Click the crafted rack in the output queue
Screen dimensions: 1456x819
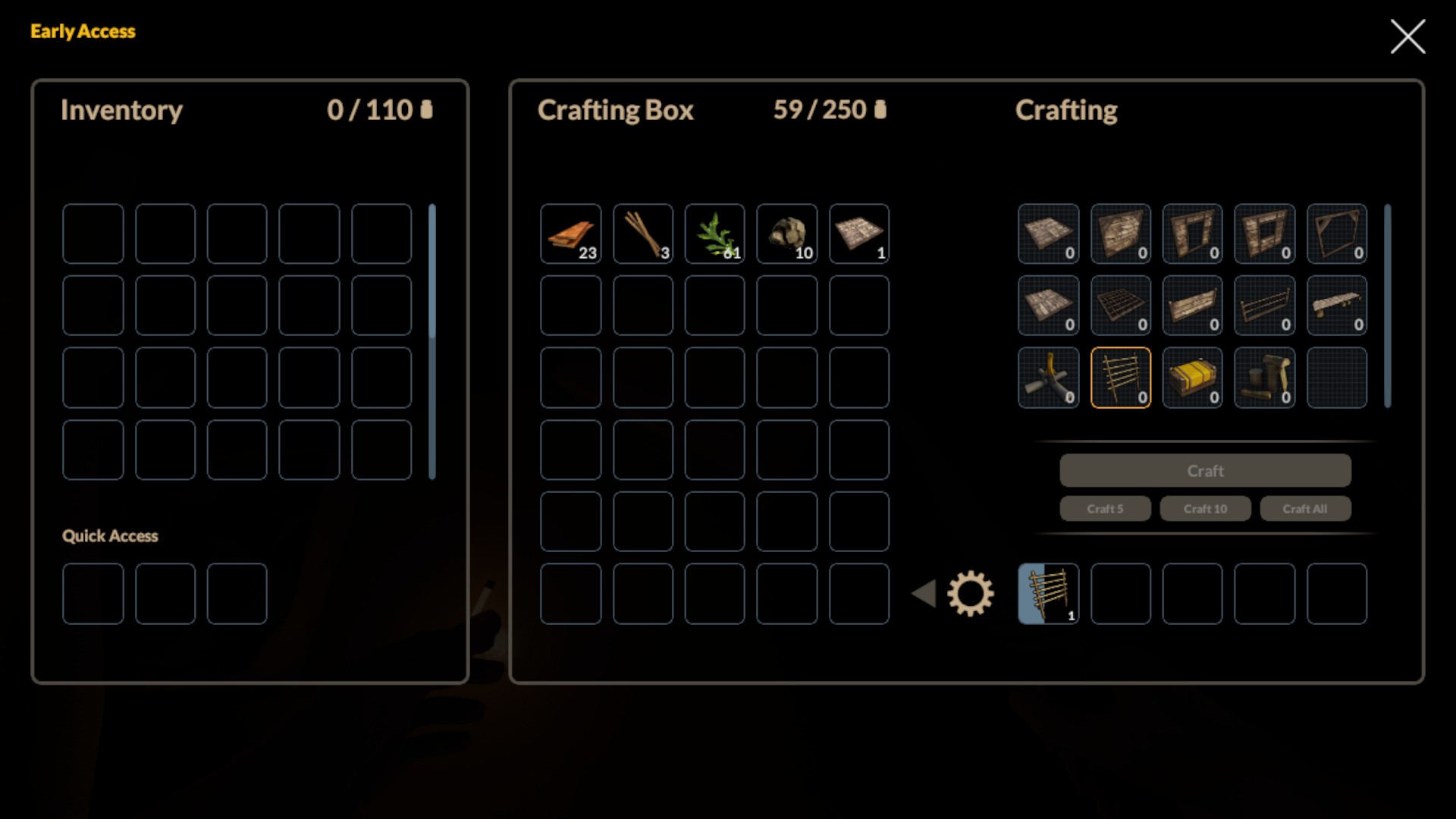1049,594
